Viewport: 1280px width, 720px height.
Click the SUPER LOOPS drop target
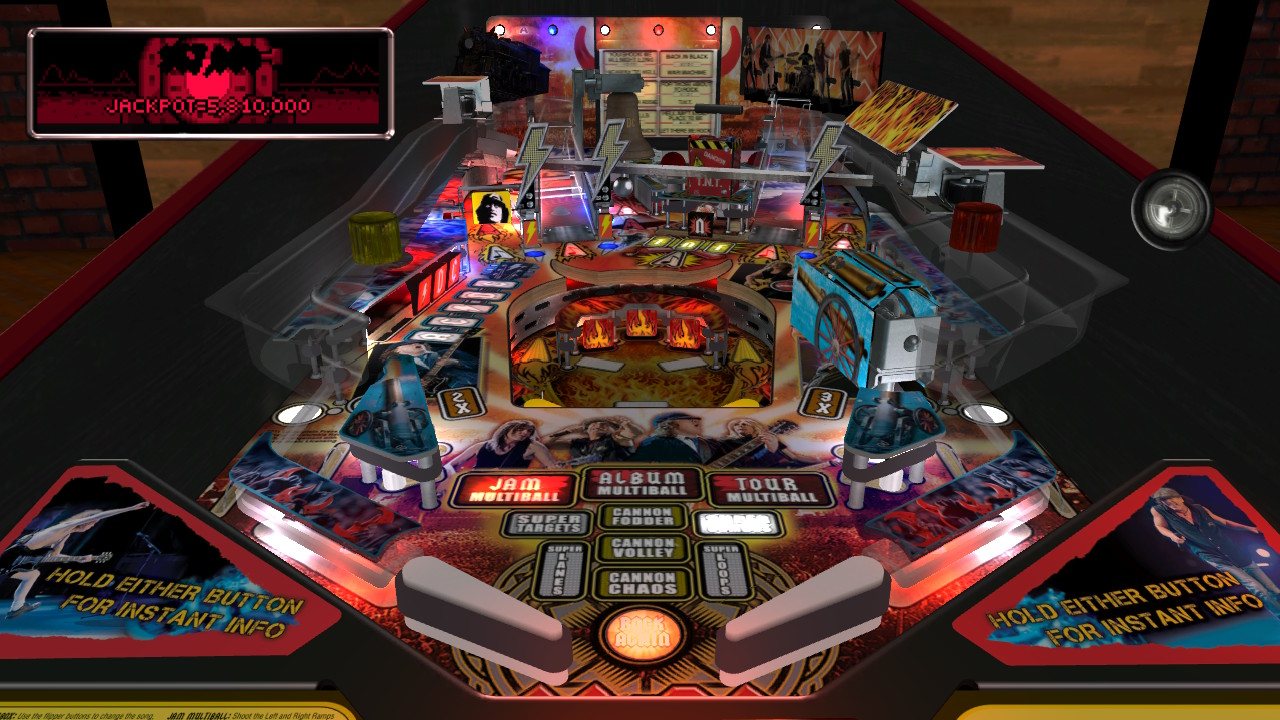tap(723, 570)
